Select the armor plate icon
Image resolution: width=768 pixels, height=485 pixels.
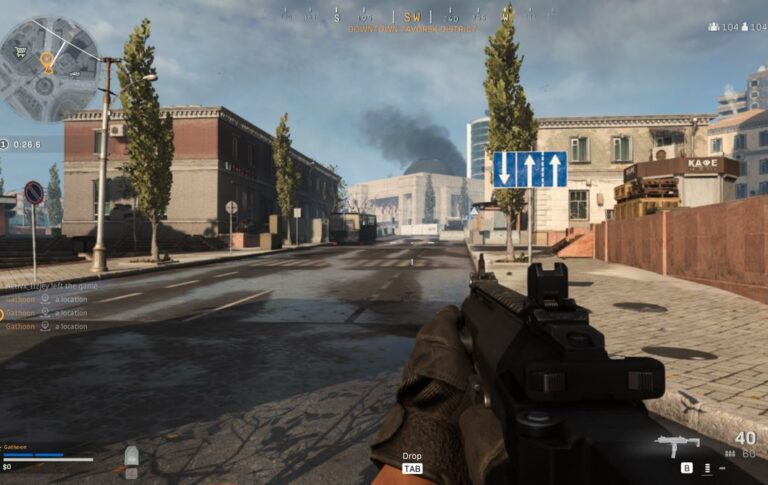131,457
